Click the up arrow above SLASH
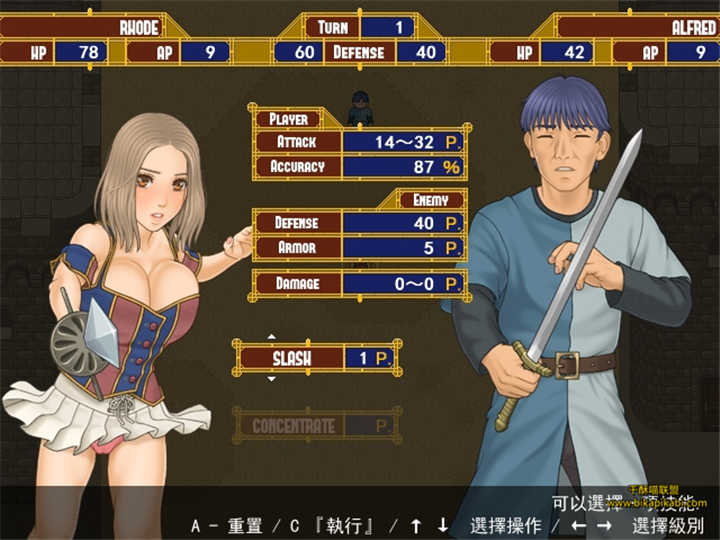Image resolution: width=720 pixels, height=540 pixels. 270,337
